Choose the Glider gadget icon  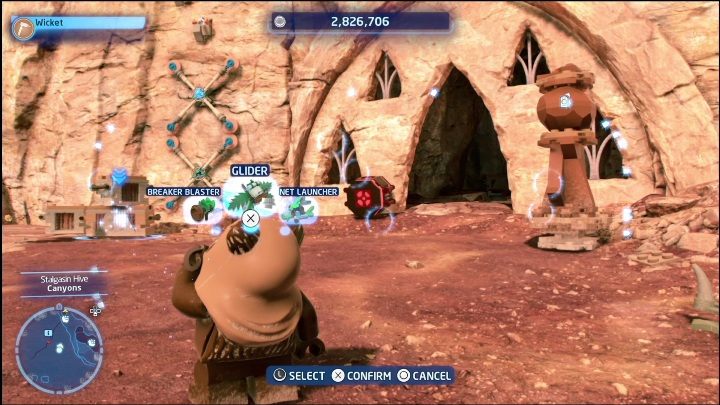[250, 193]
